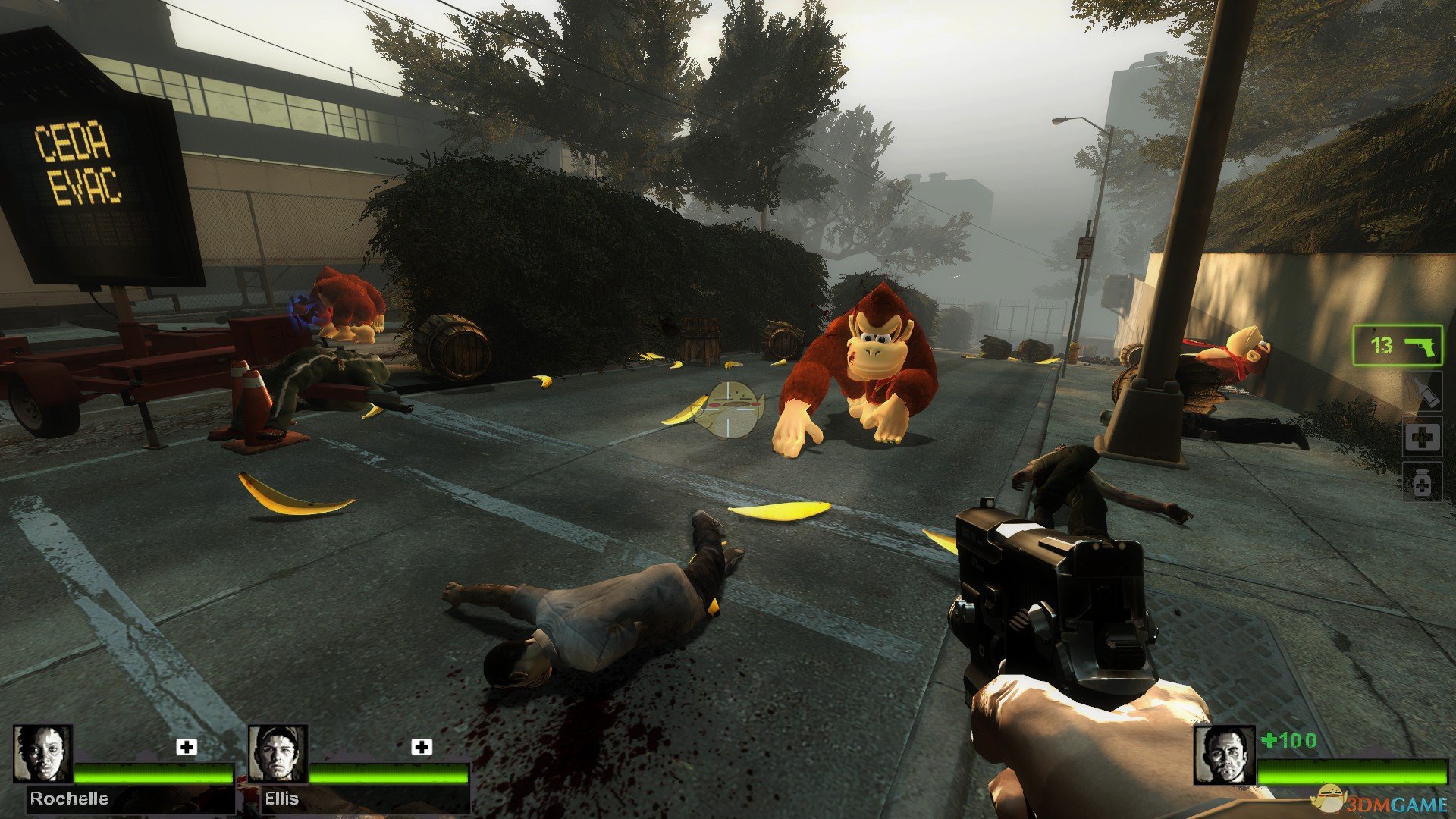Viewport: 1456px width, 819px height.
Task: Select the first aid kit slot
Action: click(x=1422, y=438)
